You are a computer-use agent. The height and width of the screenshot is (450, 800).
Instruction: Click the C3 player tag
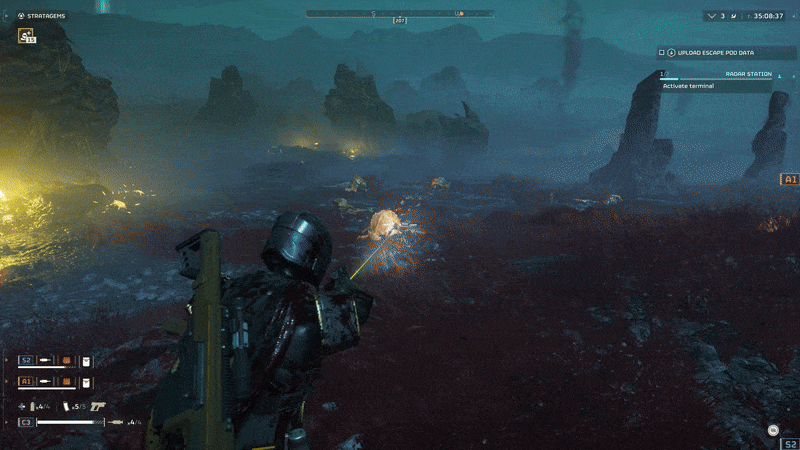(26, 422)
